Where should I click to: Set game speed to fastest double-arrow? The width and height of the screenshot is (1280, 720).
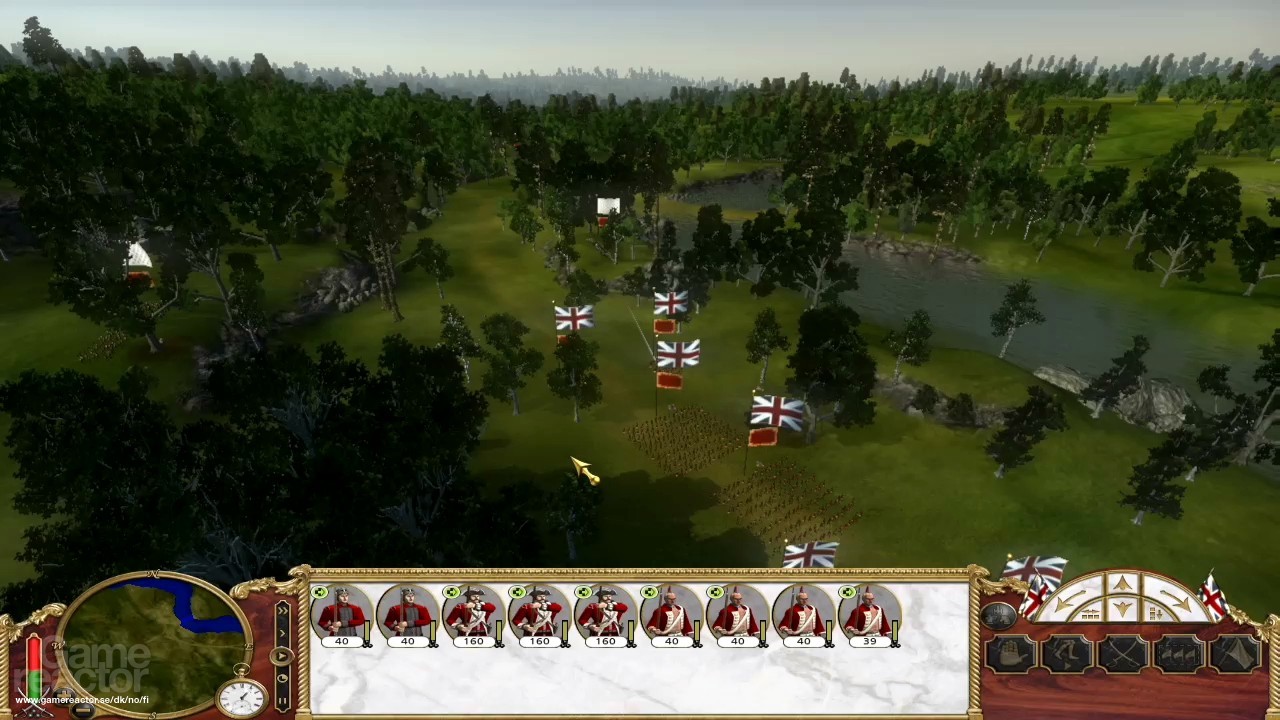pos(281,610)
